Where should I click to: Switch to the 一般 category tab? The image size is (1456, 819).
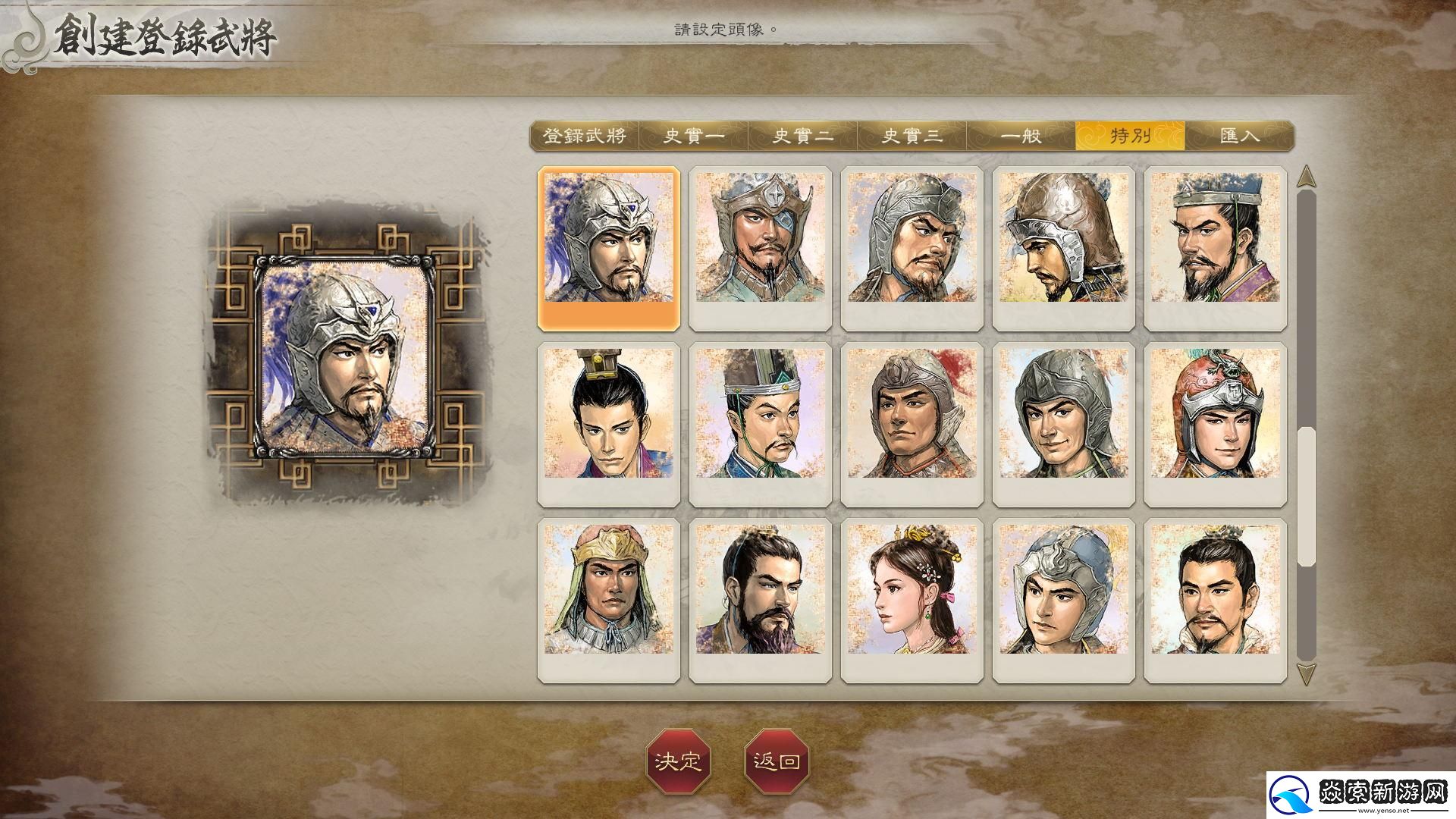pyautogui.click(x=1021, y=136)
